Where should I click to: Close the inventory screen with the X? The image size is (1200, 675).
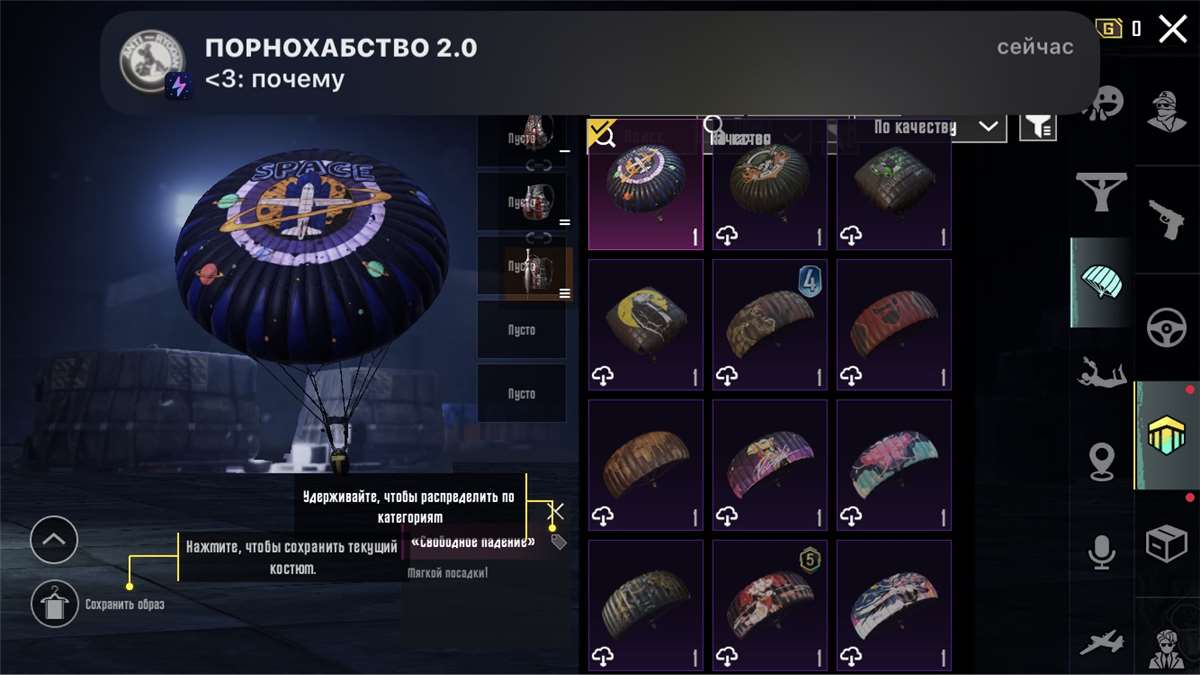tap(1172, 29)
